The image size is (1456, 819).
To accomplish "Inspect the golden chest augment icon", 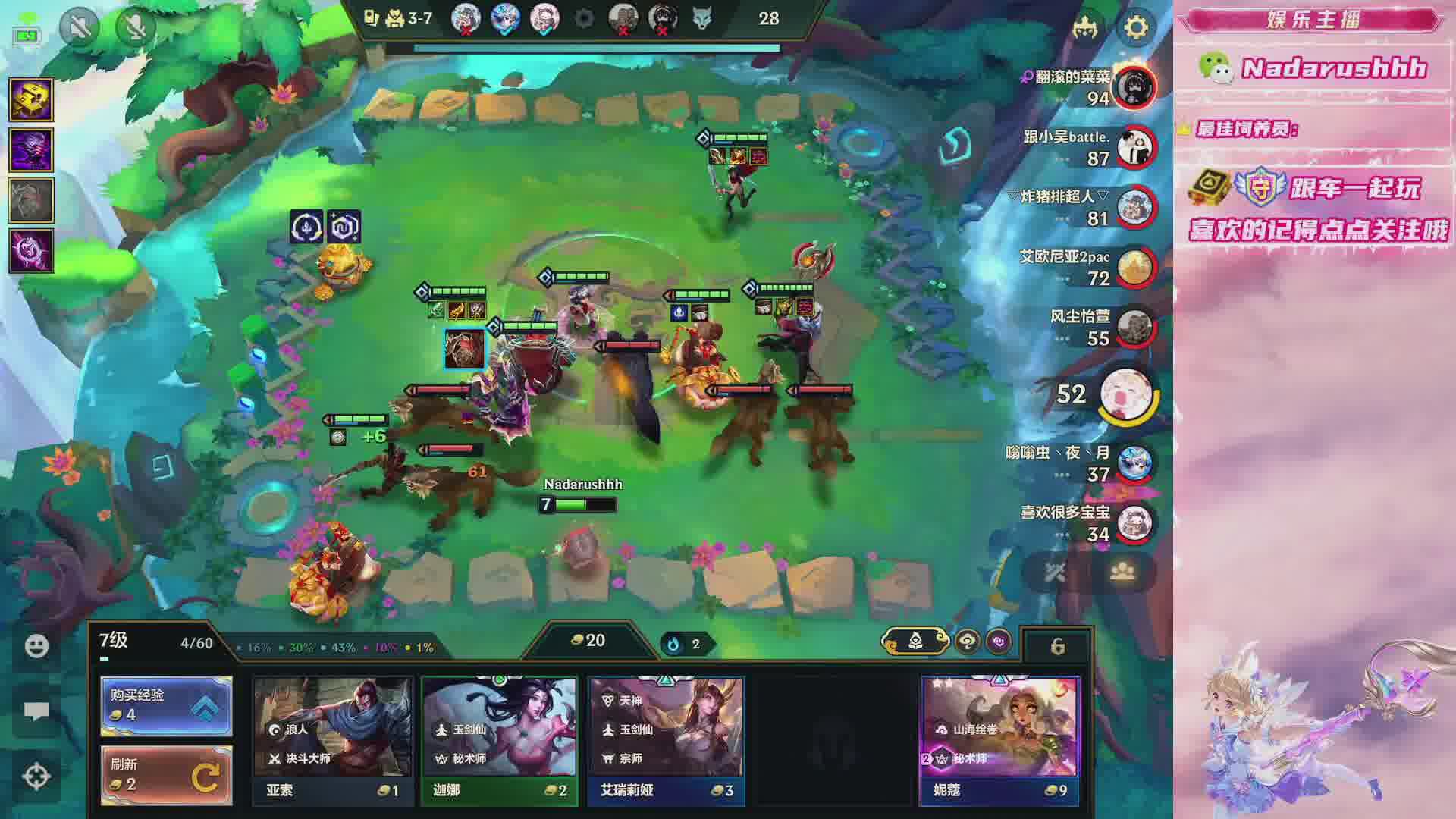I will pos(31,99).
